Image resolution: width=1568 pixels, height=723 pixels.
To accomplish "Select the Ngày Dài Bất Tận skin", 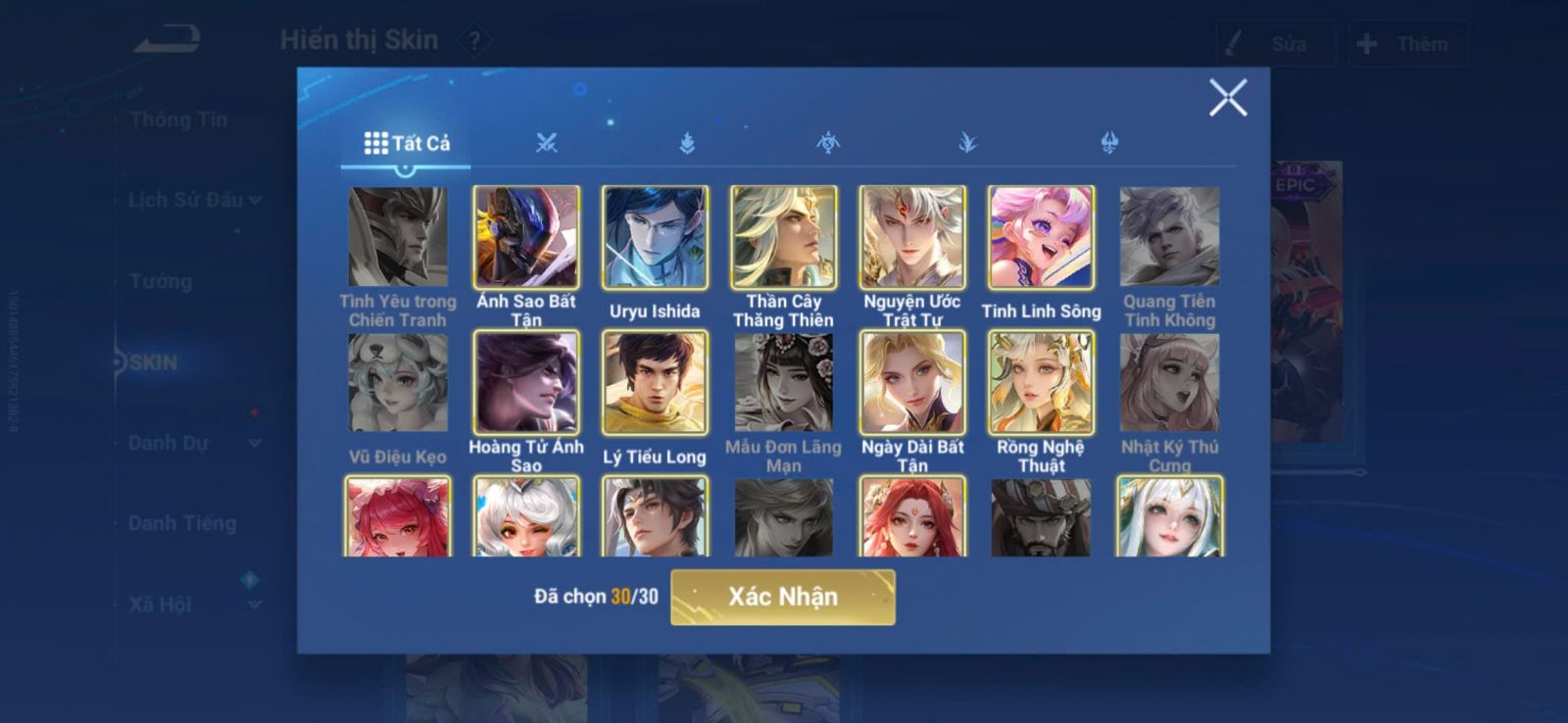I will tap(912, 383).
